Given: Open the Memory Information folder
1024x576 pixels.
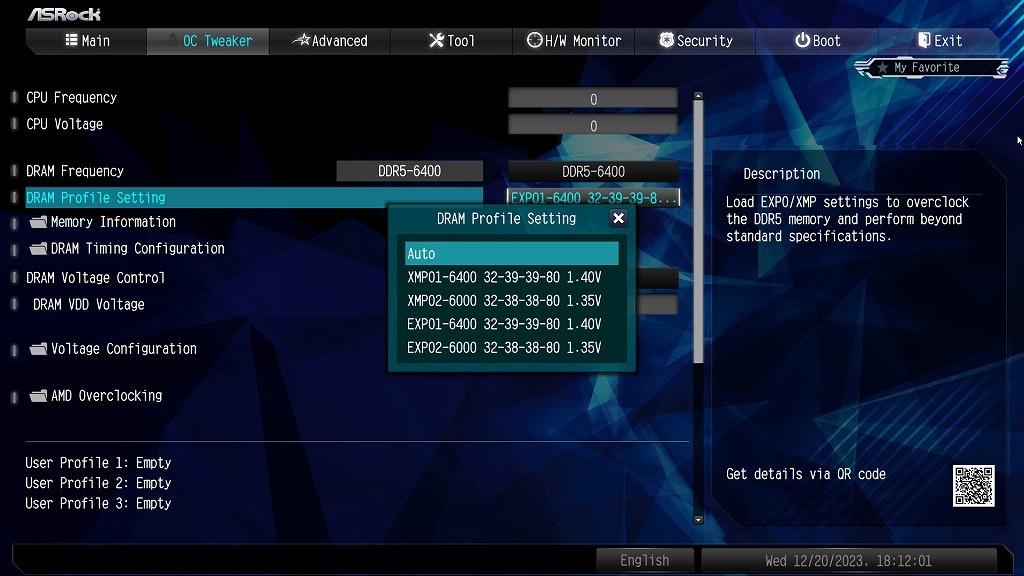Looking at the screenshot, I should click(112, 222).
